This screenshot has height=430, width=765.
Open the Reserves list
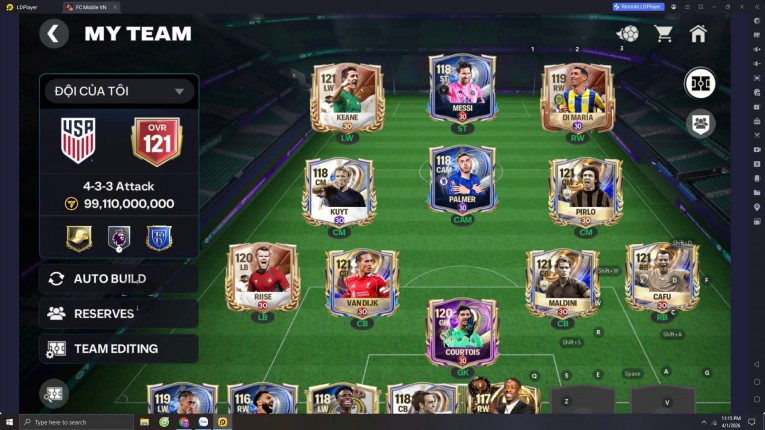[x=118, y=313]
